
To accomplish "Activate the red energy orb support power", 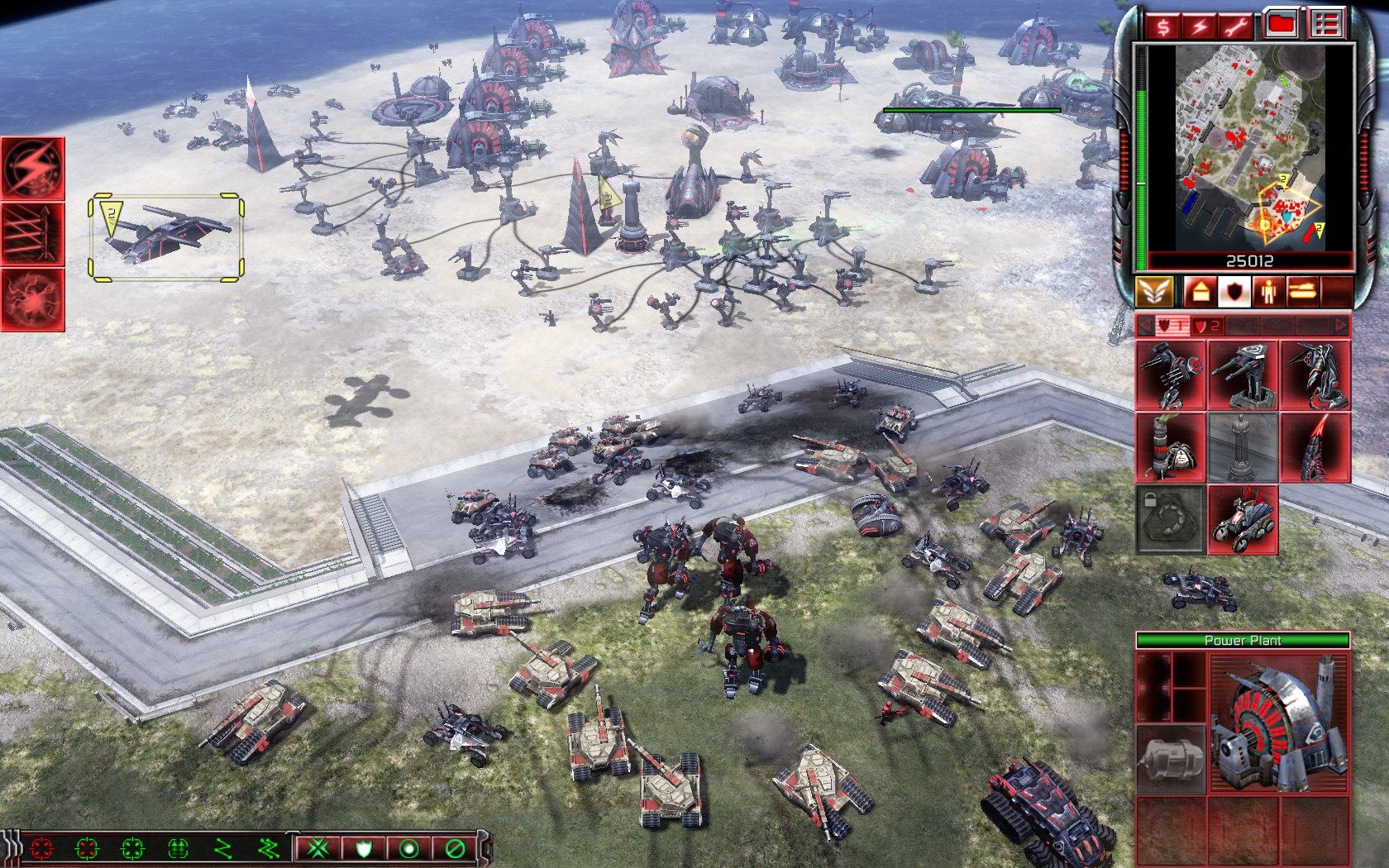I will click(32, 298).
